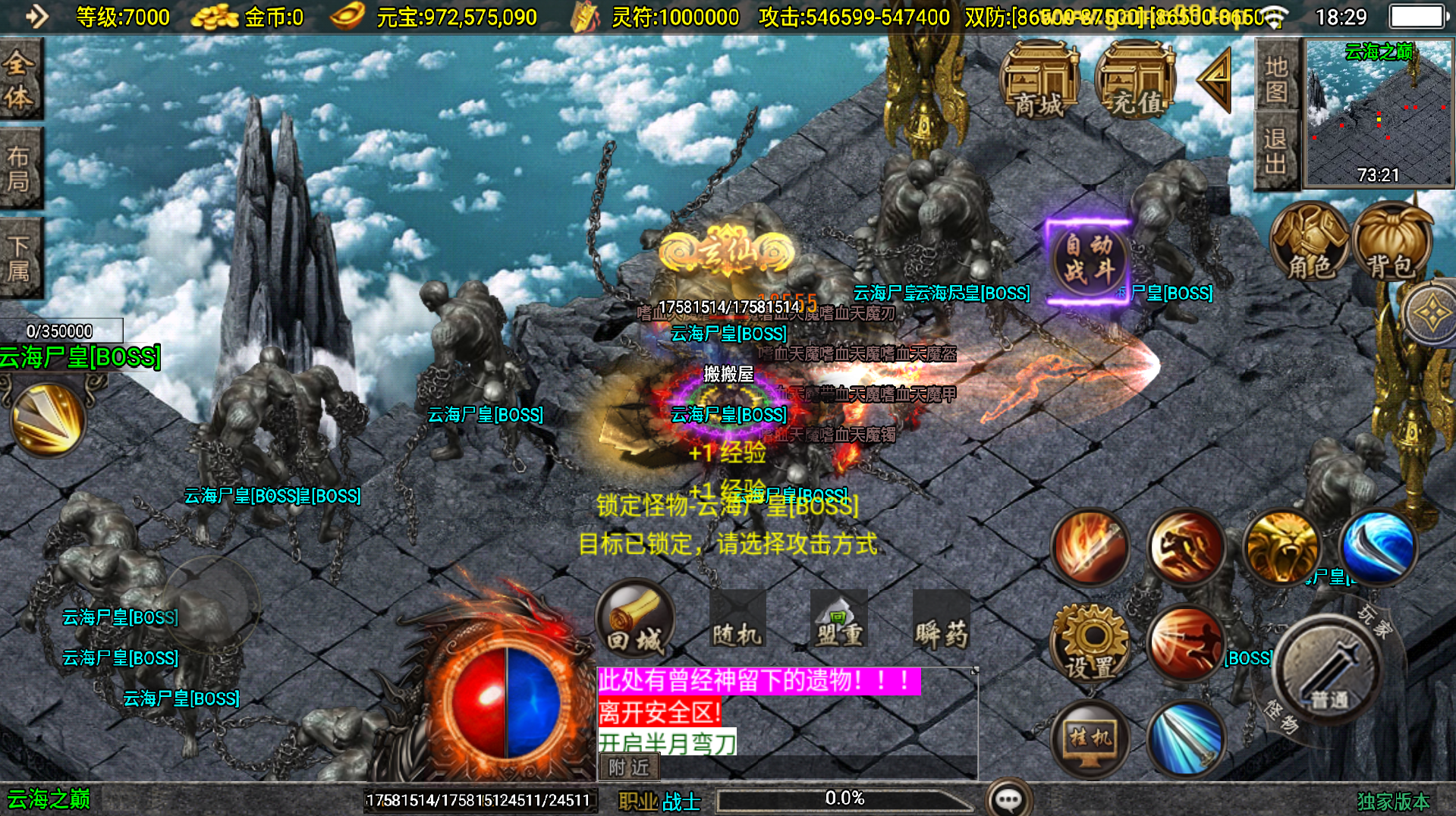Open the chat speech bubble icon
The width and height of the screenshot is (1456, 816).
click(x=1009, y=799)
